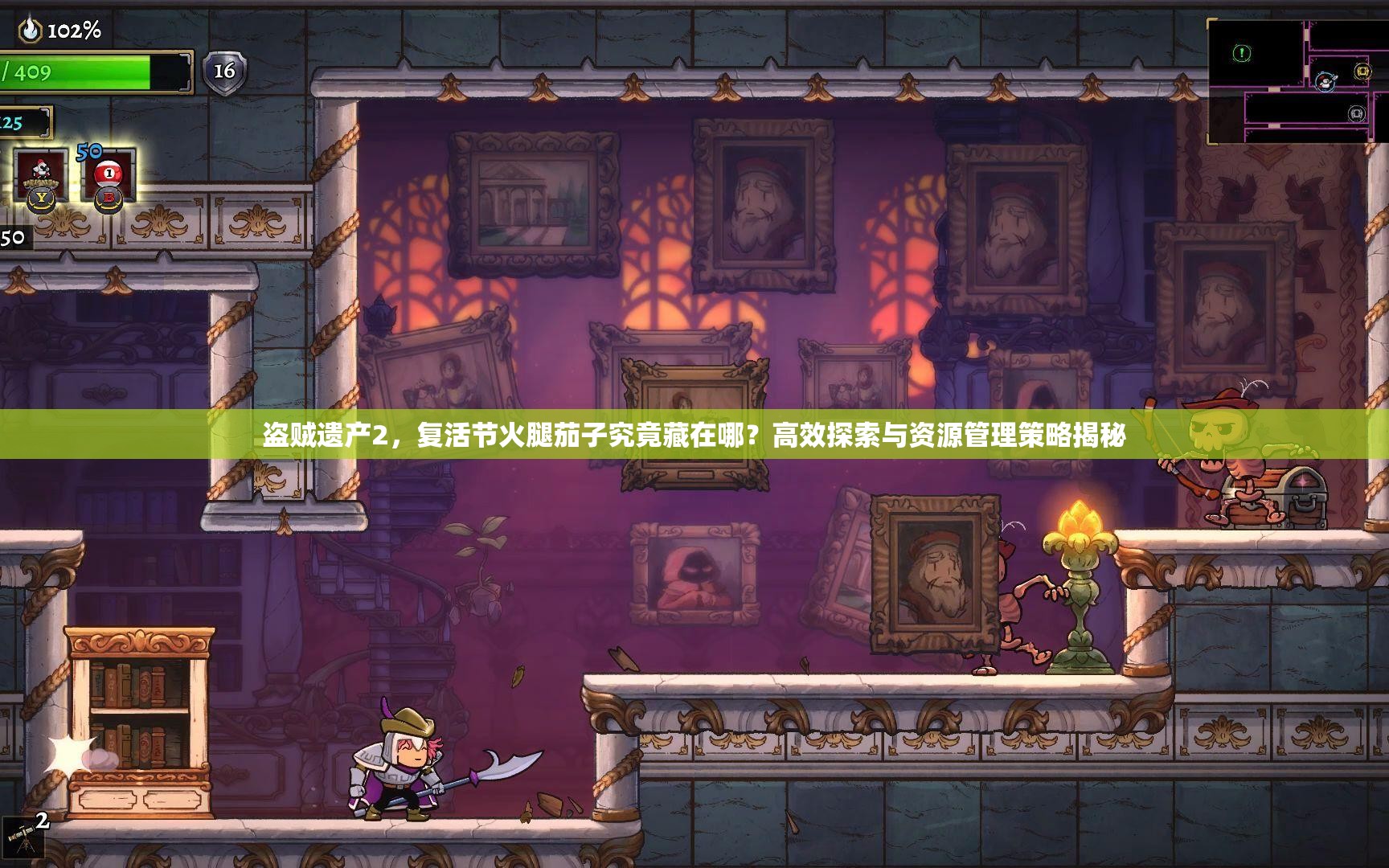Click the green exclamation marker on minimap
Viewport: 1389px width, 868px height.
pyautogui.click(x=1242, y=54)
